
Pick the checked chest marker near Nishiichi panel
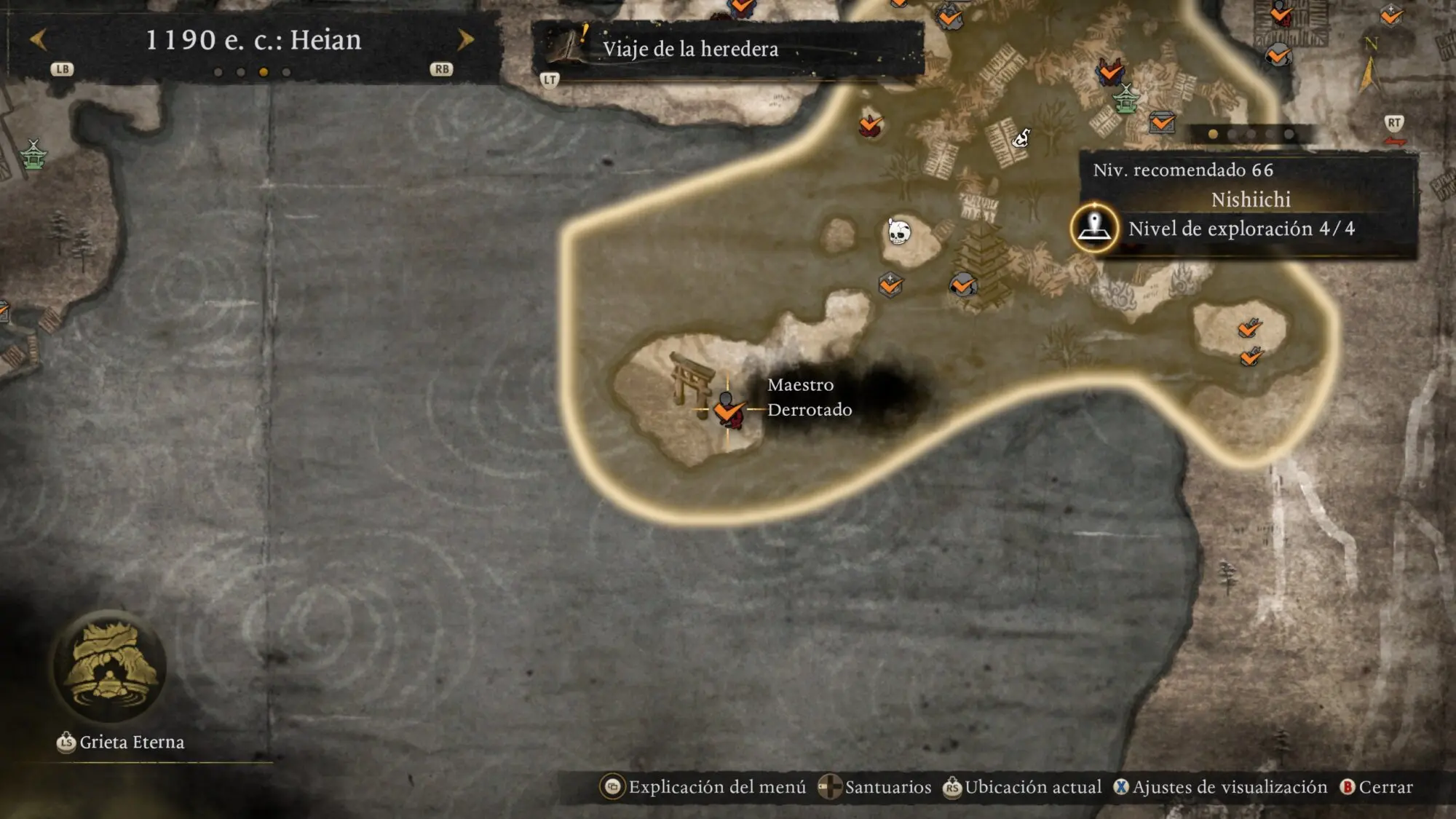pyautogui.click(x=1162, y=122)
